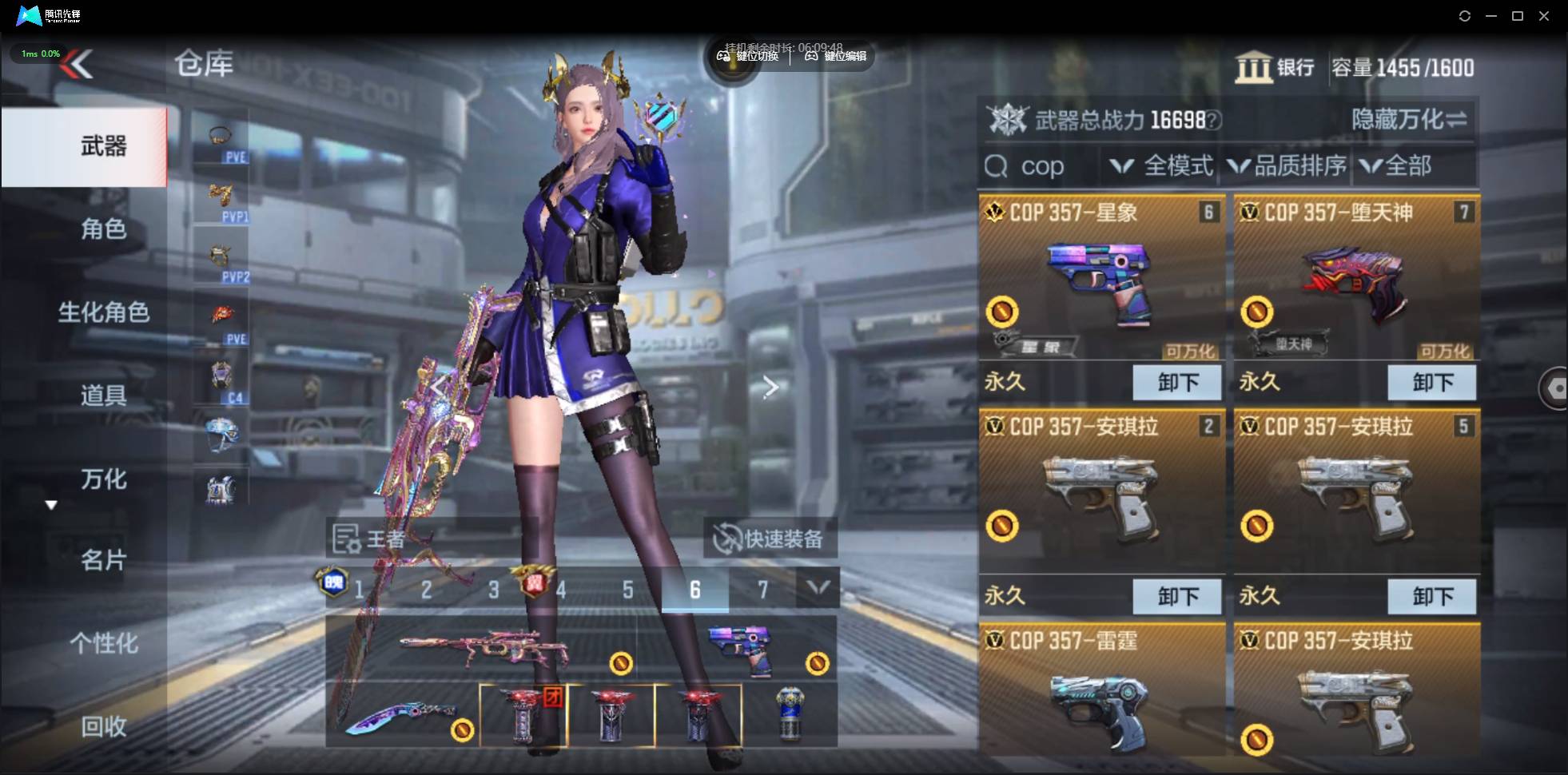Image resolution: width=1568 pixels, height=775 pixels.
Task: Open the 道具 items tab
Action: coord(103,395)
